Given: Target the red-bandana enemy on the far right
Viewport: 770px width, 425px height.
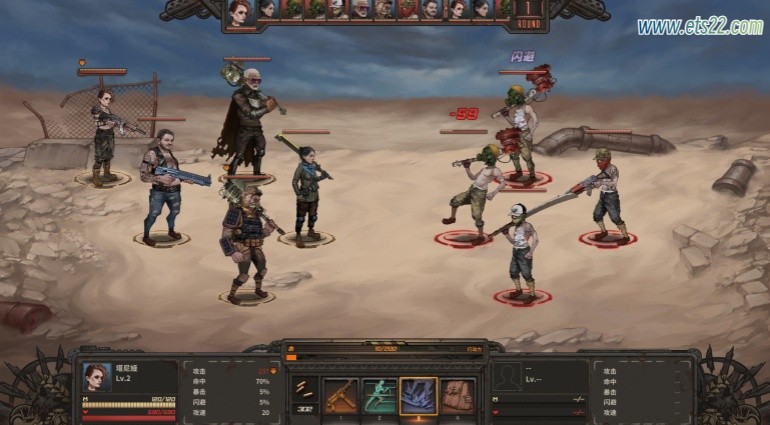Looking at the screenshot, I should click(605, 200).
